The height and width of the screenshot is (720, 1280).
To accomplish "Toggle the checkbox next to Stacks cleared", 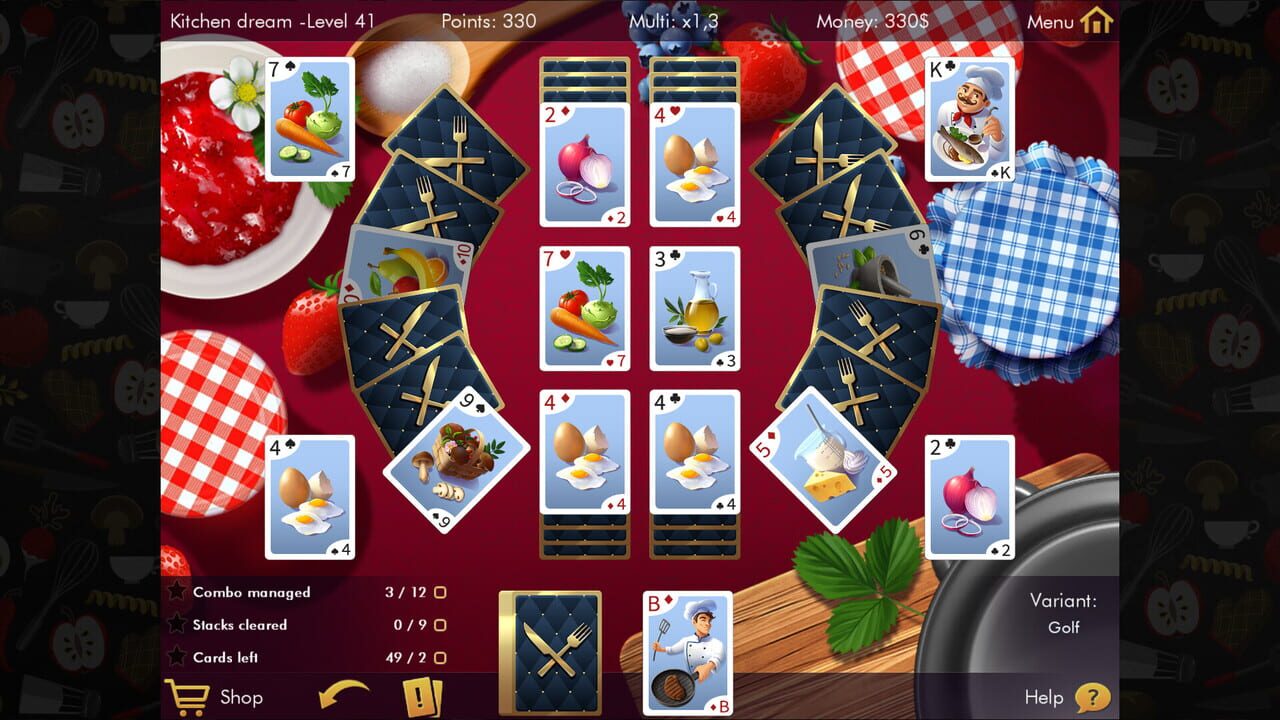I will tap(441, 623).
